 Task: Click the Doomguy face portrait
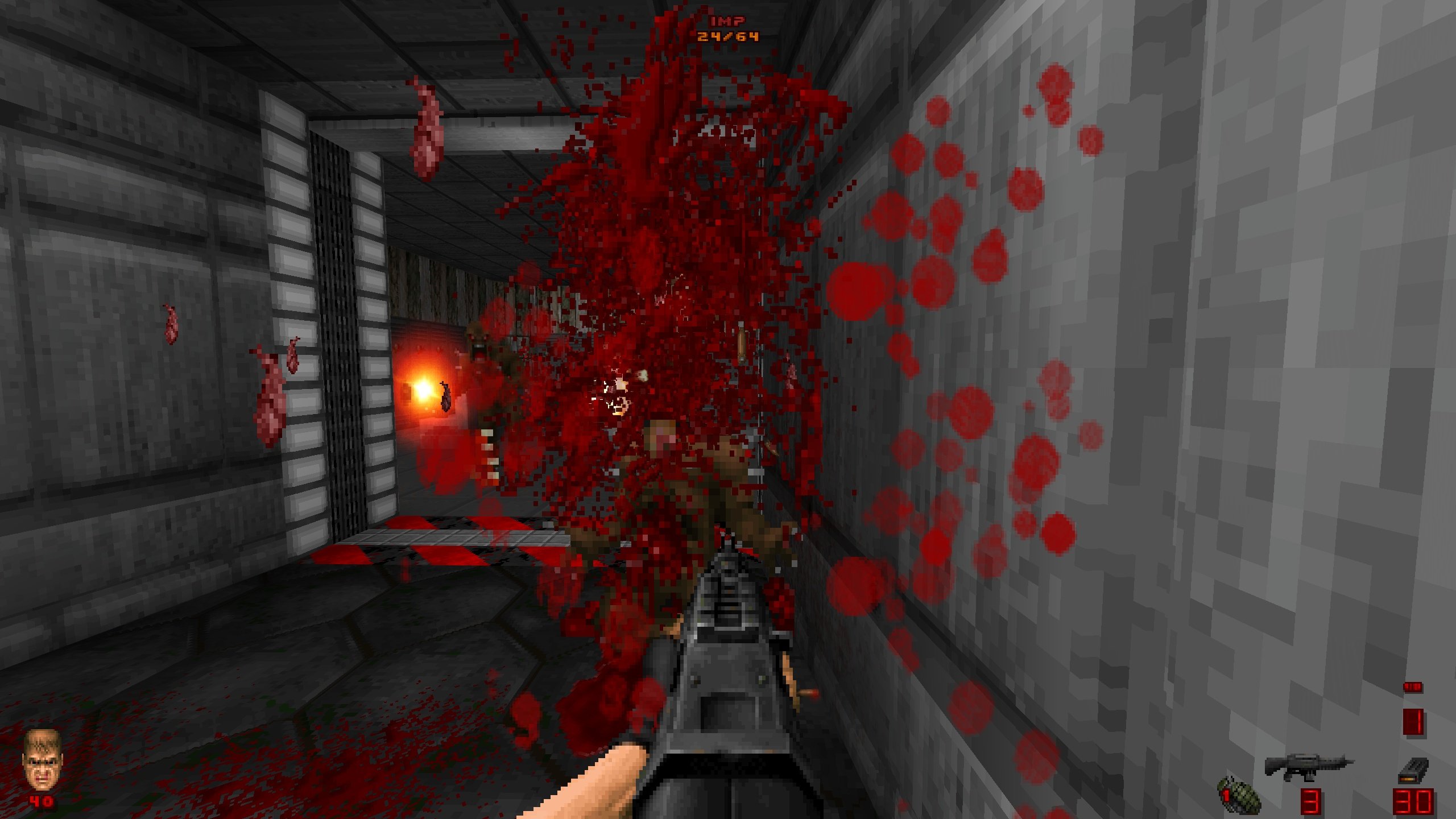coord(43,756)
